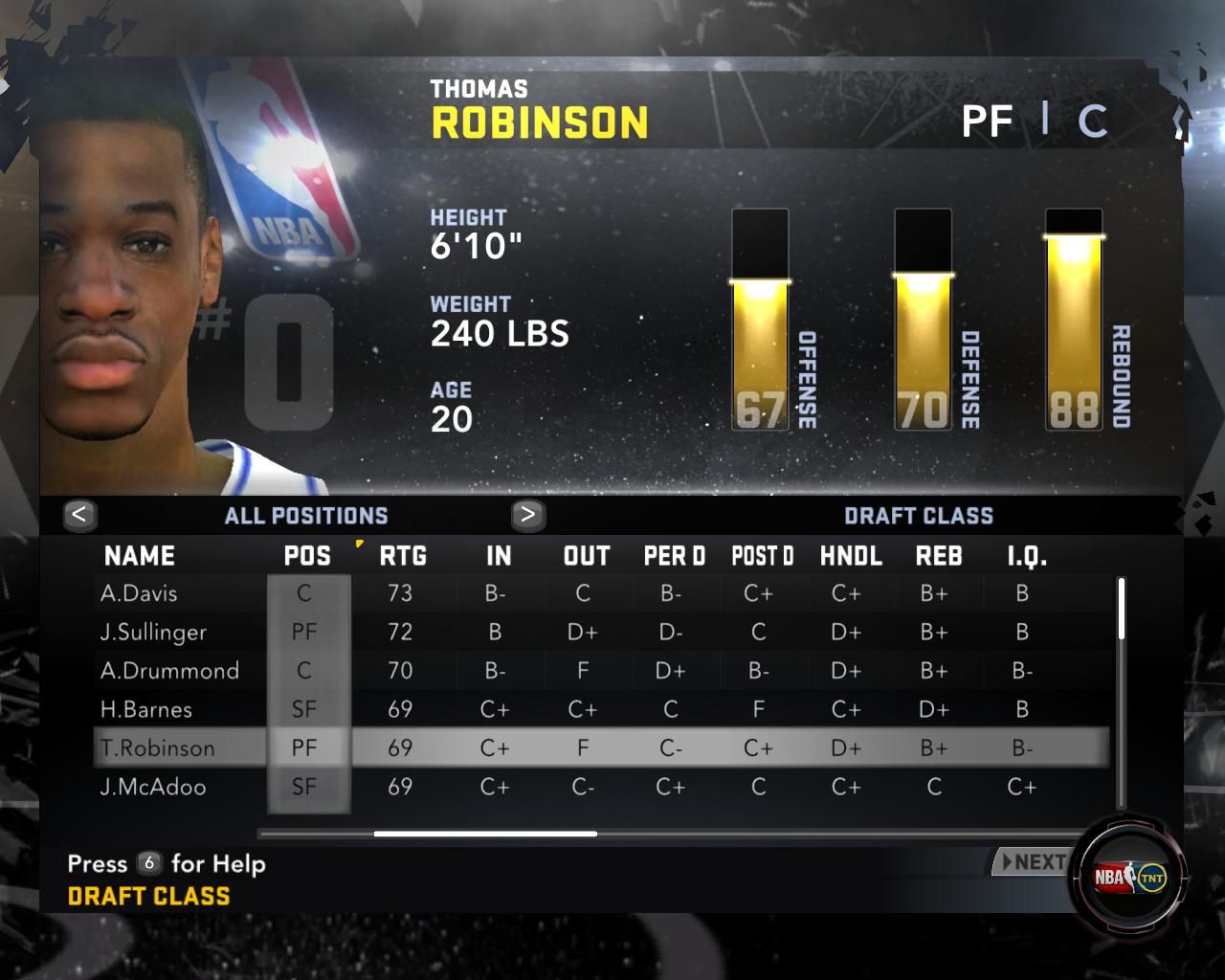Click the horizontal scrollbar under the table

click(485, 834)
